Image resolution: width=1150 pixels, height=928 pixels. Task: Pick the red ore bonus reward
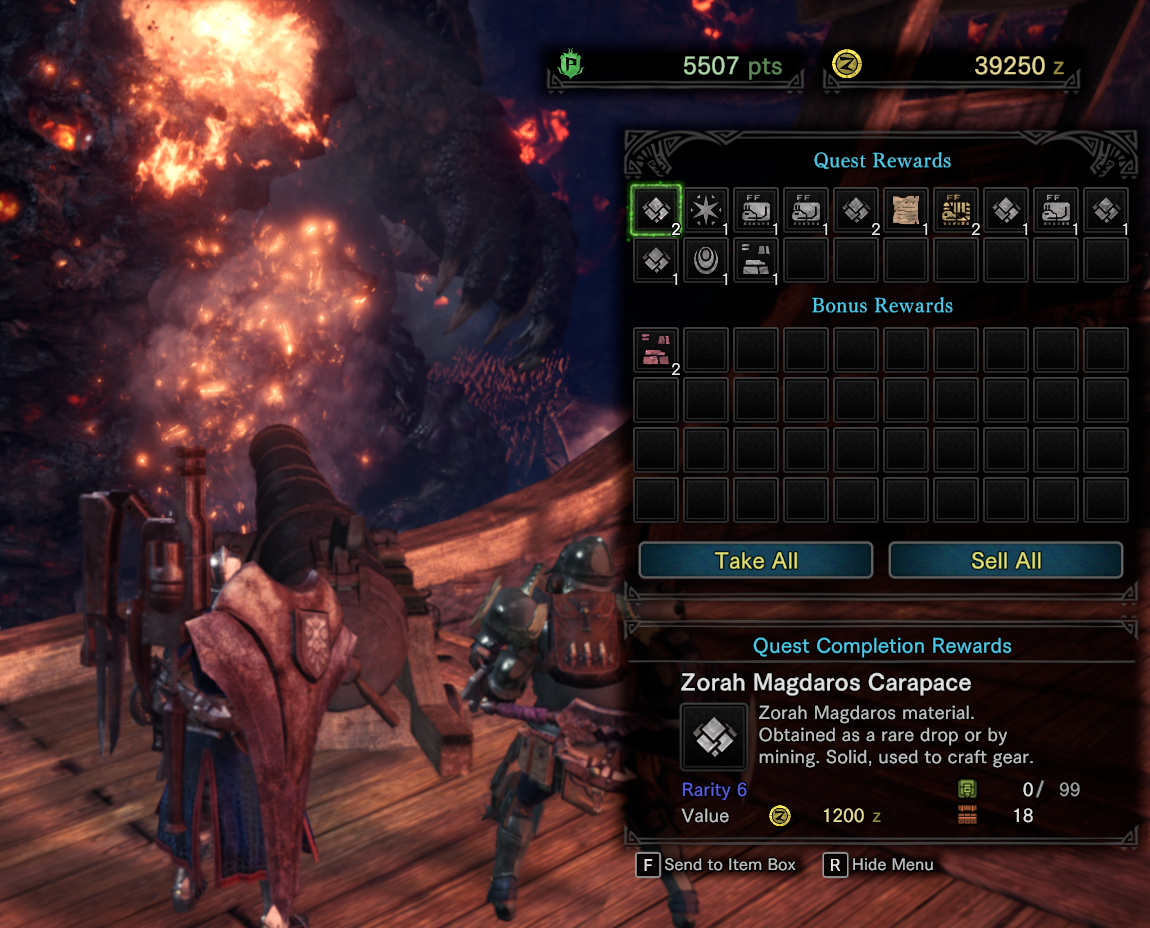point(656,350)
